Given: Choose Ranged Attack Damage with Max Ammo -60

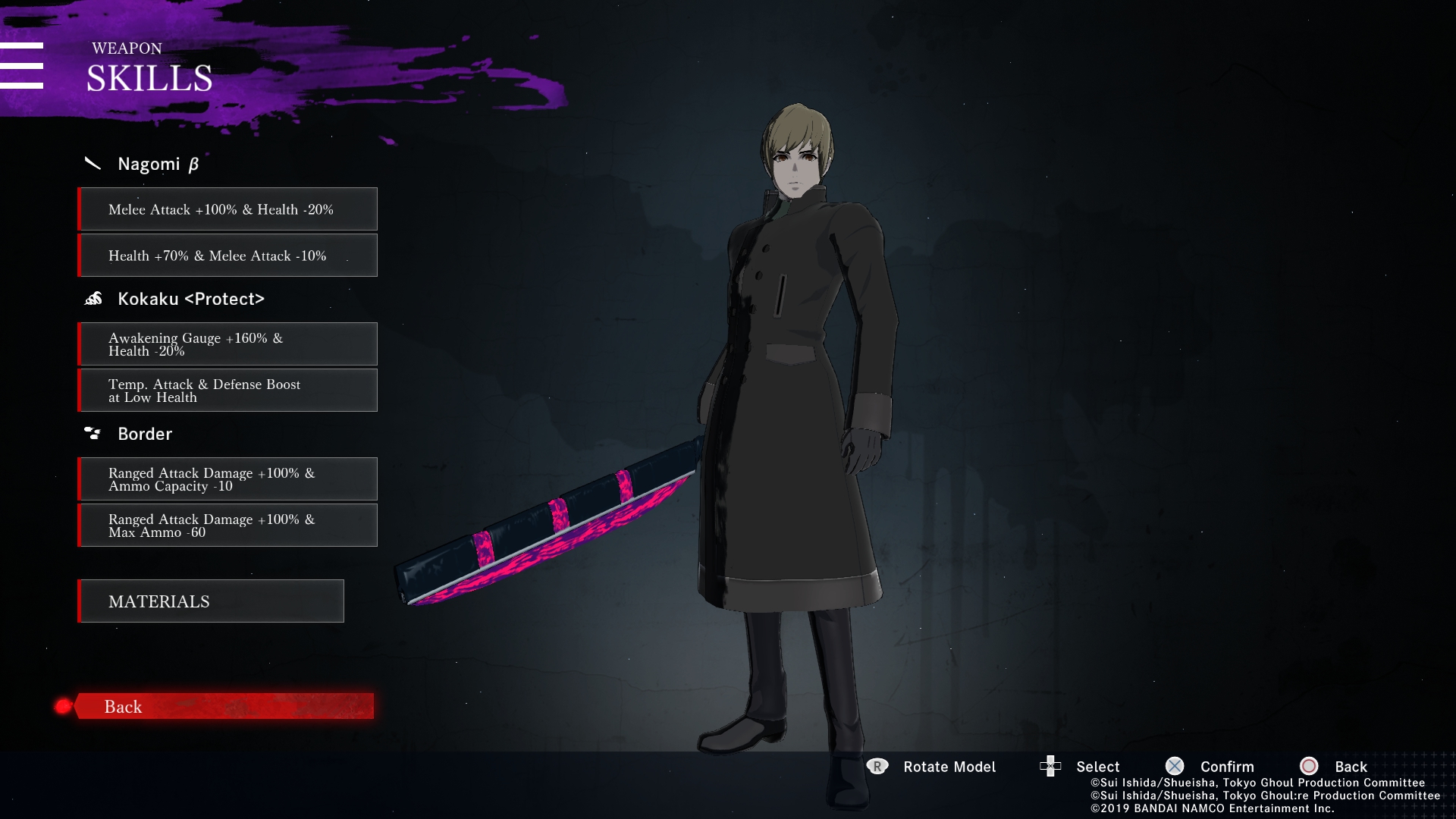Looking at the screenshot, I should pyautogui.click(x=227, y=526).
